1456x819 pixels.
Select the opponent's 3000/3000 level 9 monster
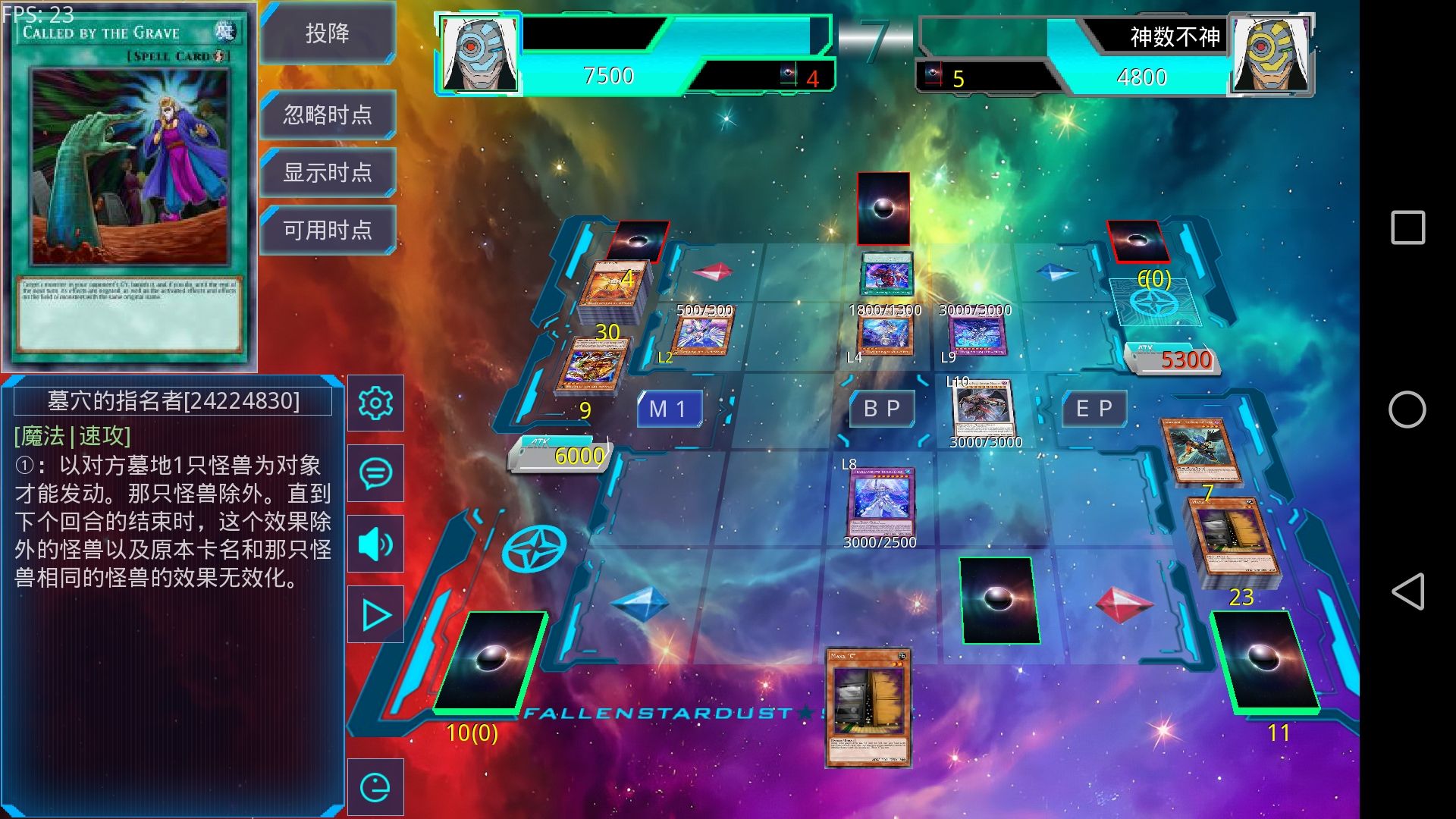(x=977, y=336)
